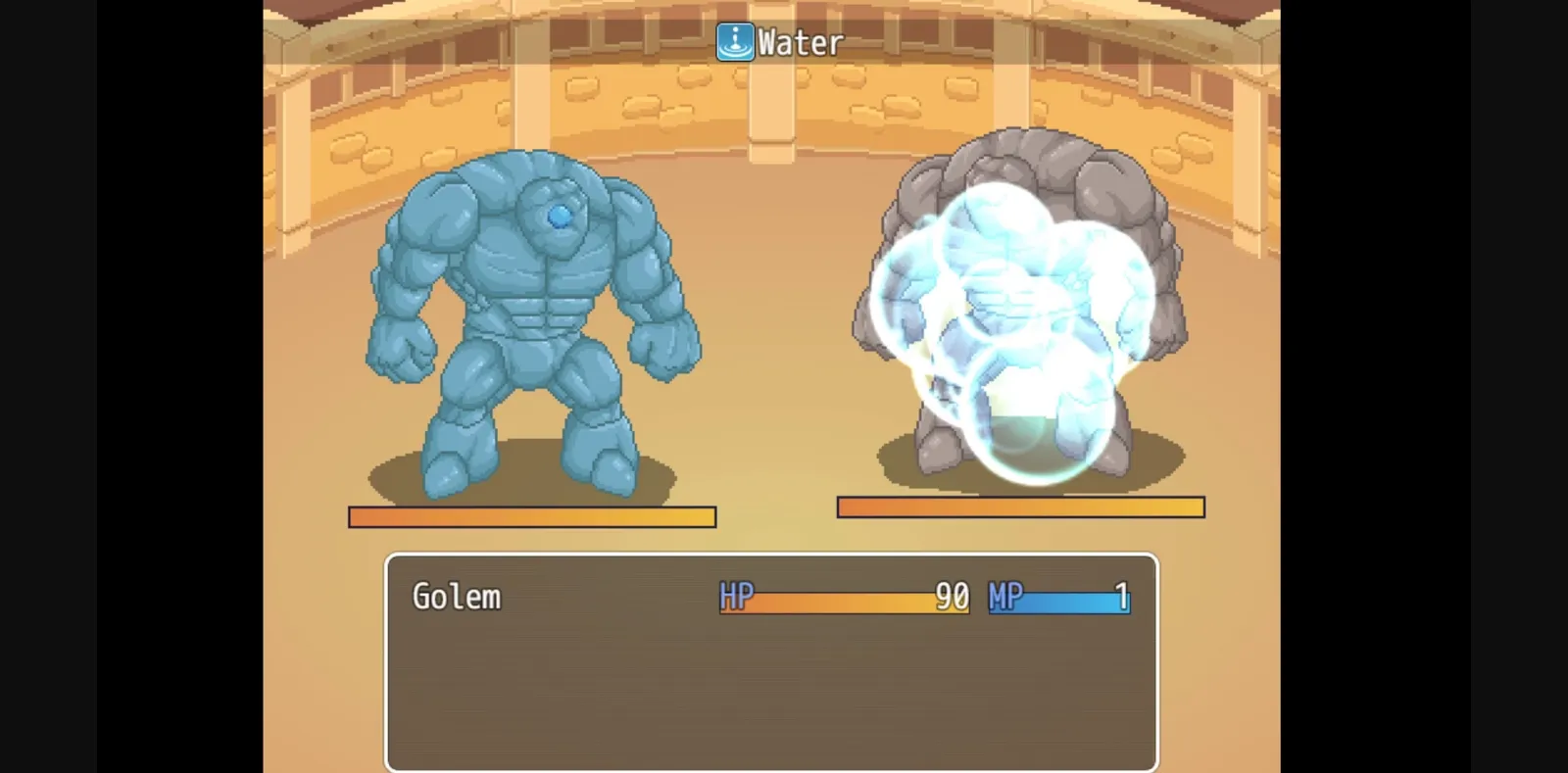The width and height of the screenshot is (1568, 773).
Task: Click the HP label in the status window
Action: point(737,597)
